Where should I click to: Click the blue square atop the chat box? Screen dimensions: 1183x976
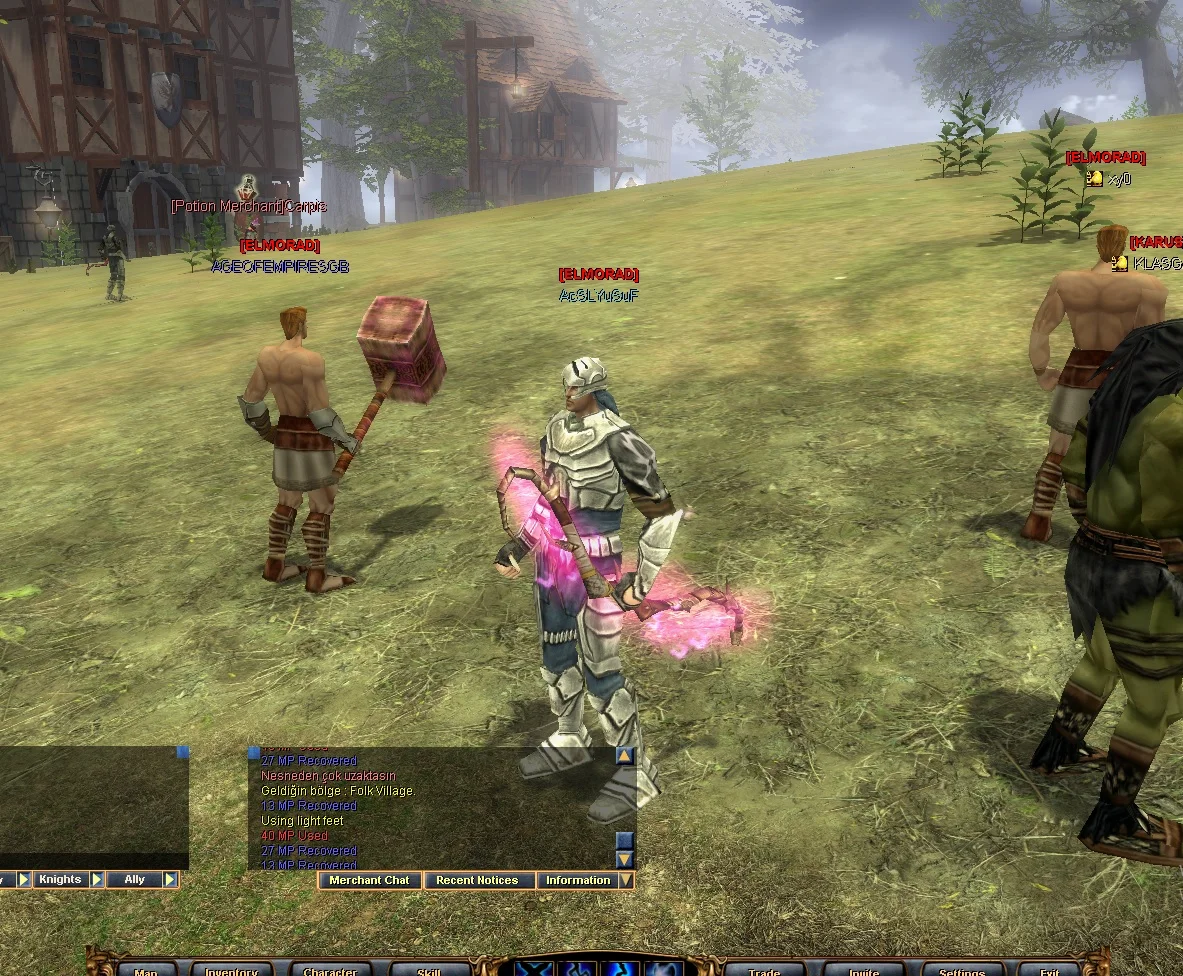coord(182,752)
